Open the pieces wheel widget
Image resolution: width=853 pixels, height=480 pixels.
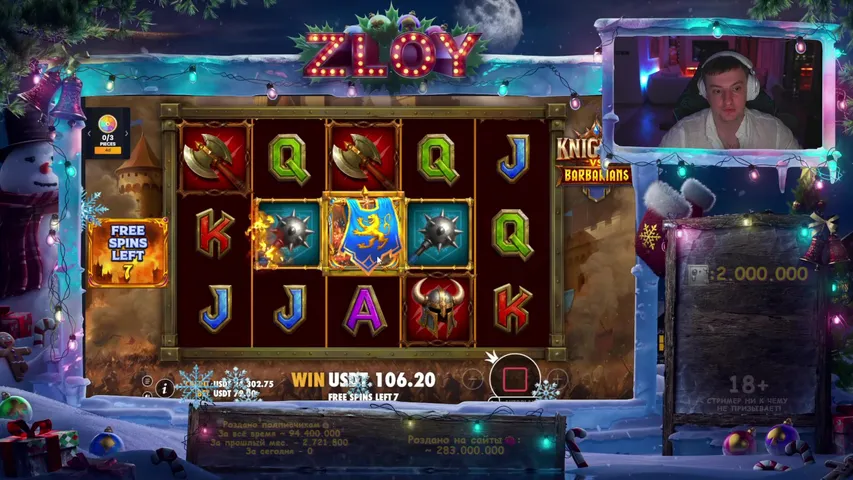tap(109, 126)
